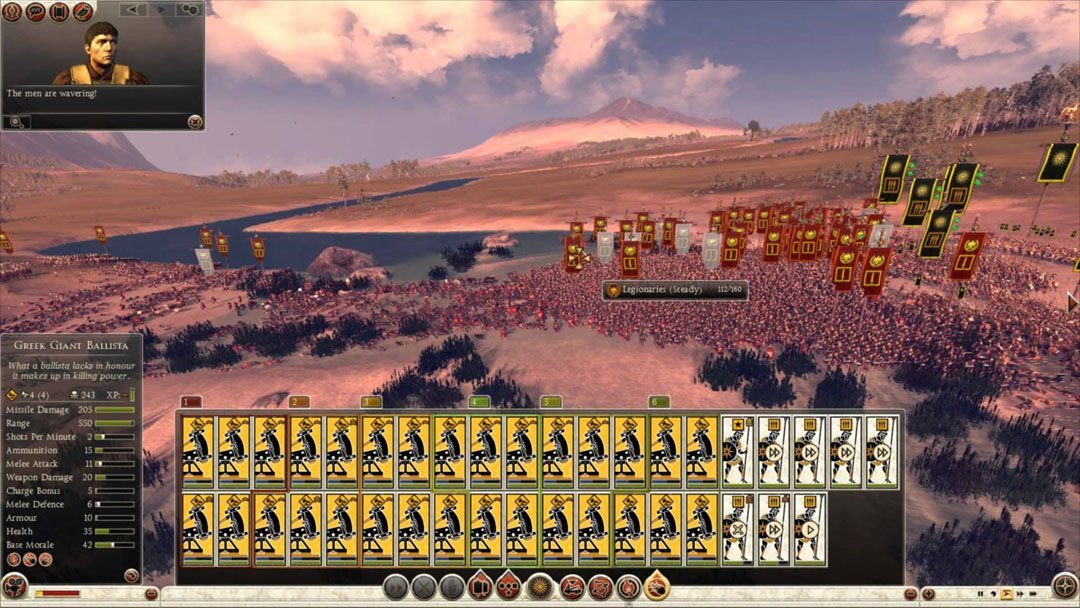Image resolution: width=1080 pixels, height=608 pixels.
Task: Select unit group 6 tab
Action: 657,402
